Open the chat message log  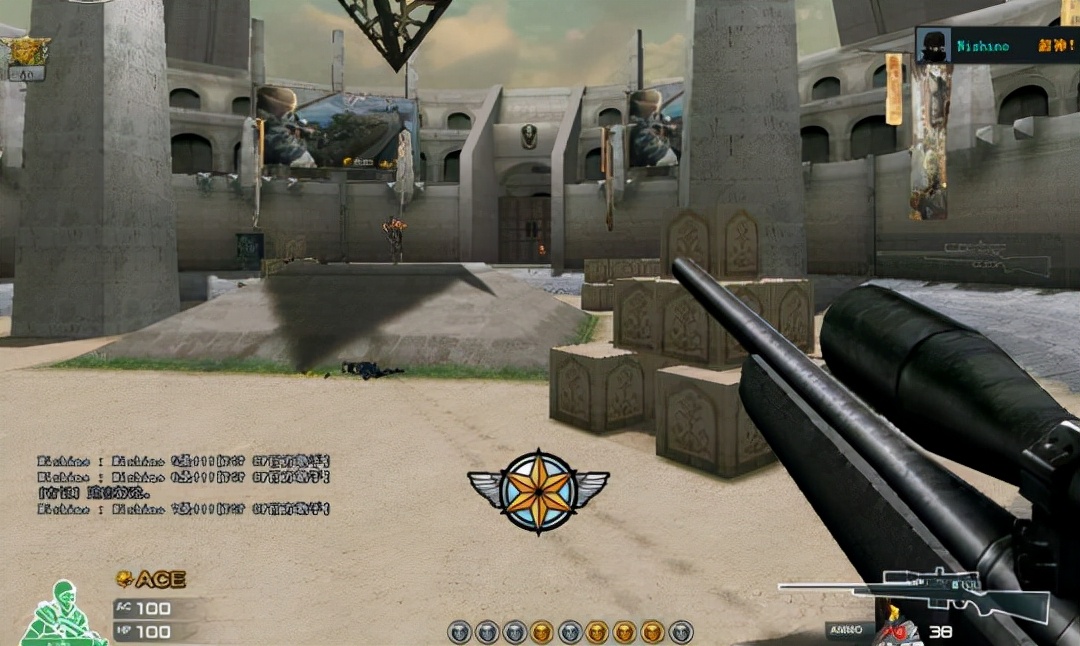[184, 485]
